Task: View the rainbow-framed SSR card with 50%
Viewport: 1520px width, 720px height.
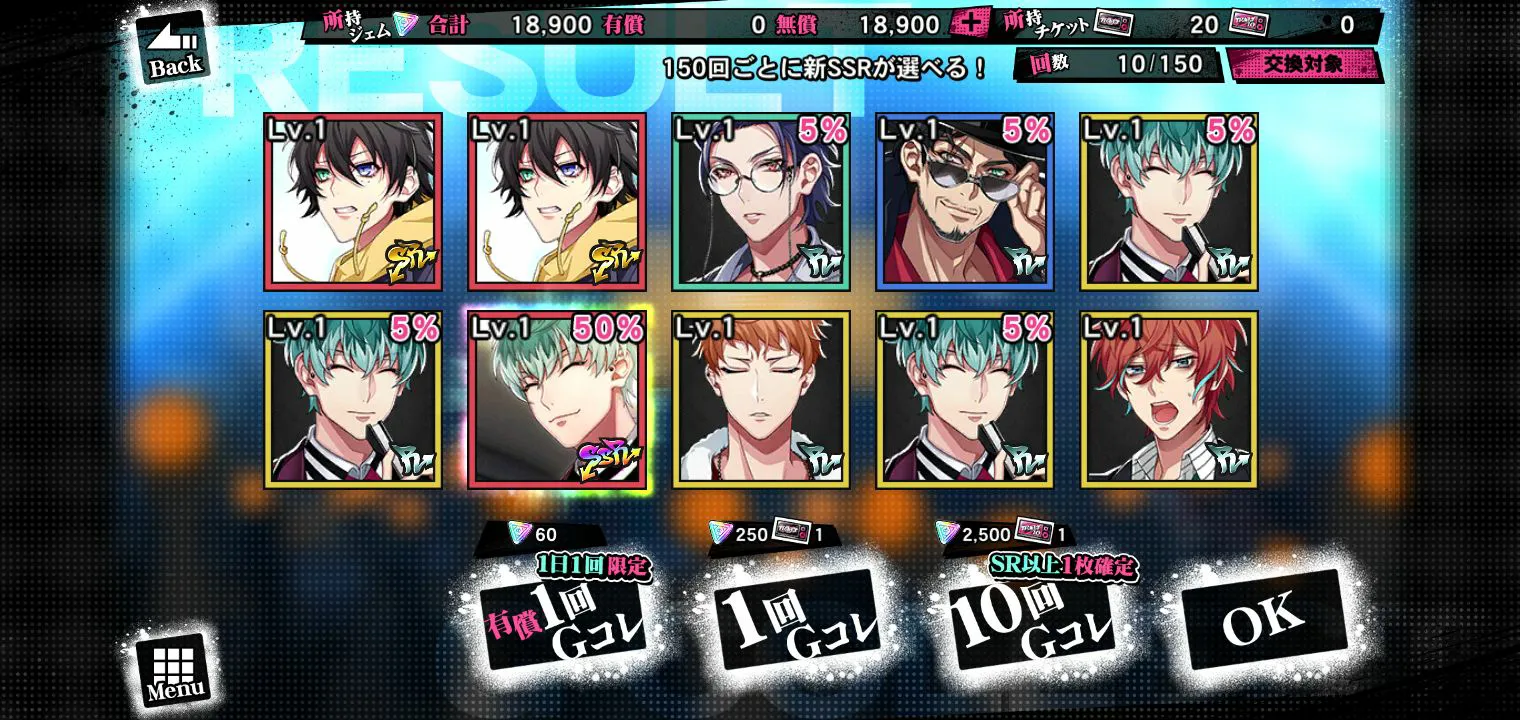Action: (x=557, y=399)
